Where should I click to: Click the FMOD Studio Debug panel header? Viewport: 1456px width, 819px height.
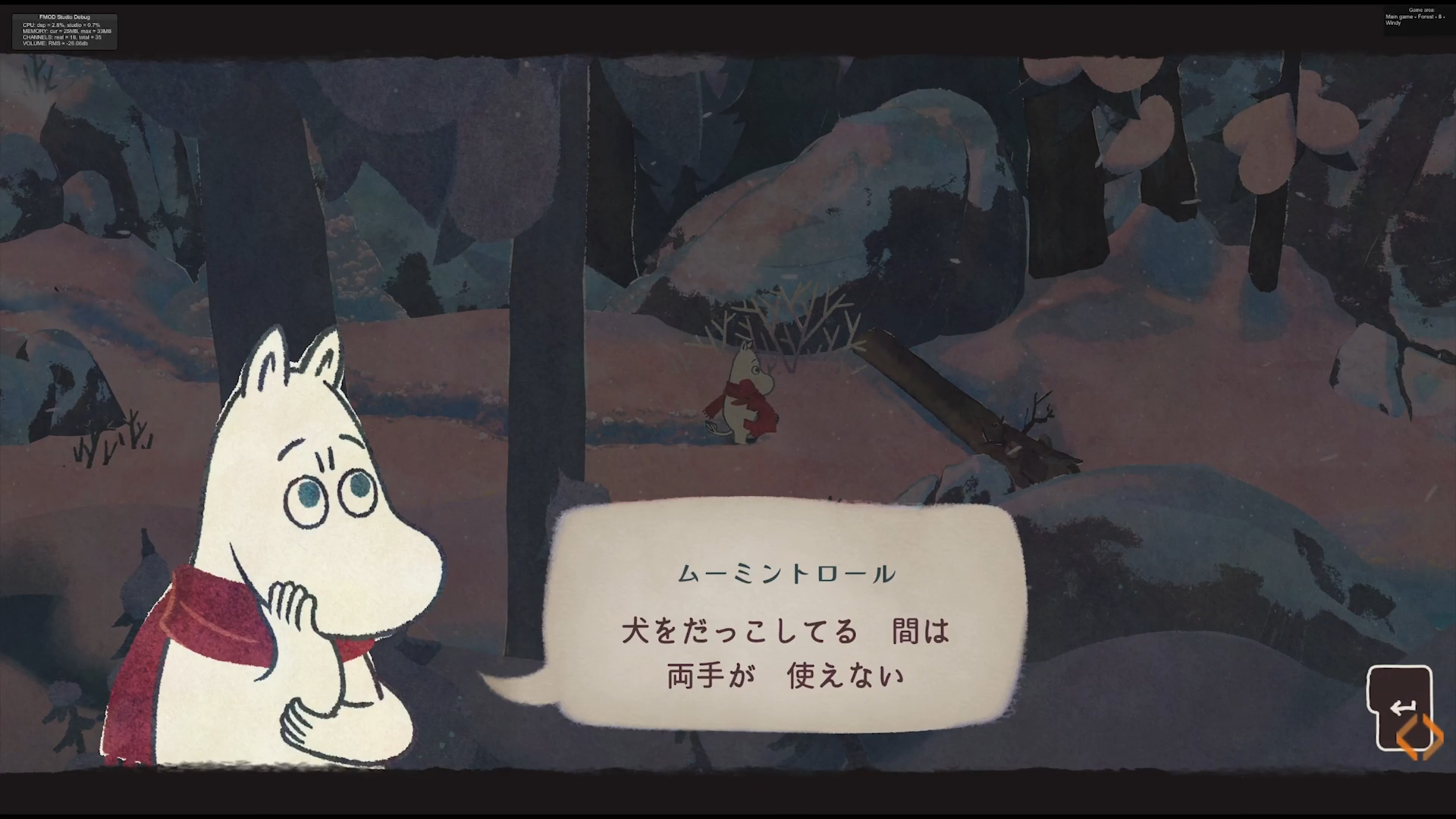[64, 17]
